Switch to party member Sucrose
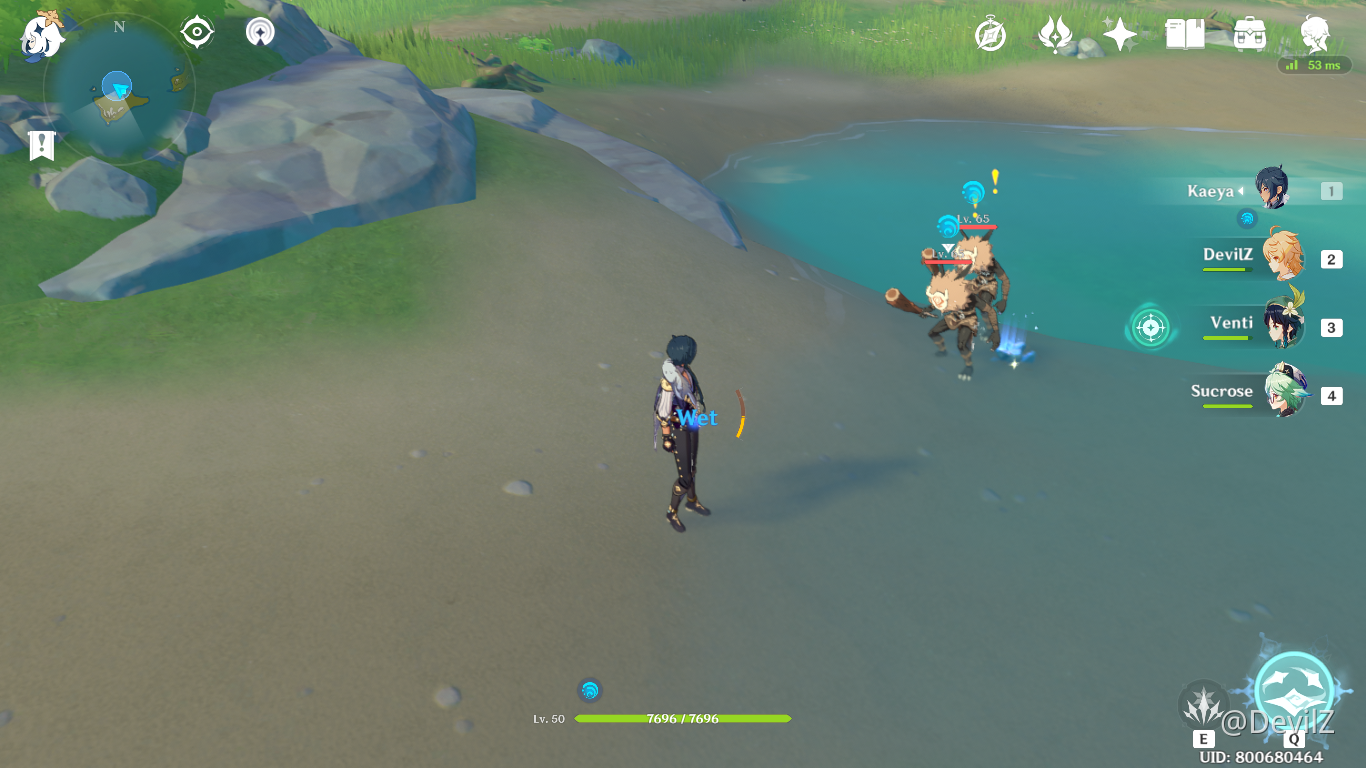 point(1283,394)
